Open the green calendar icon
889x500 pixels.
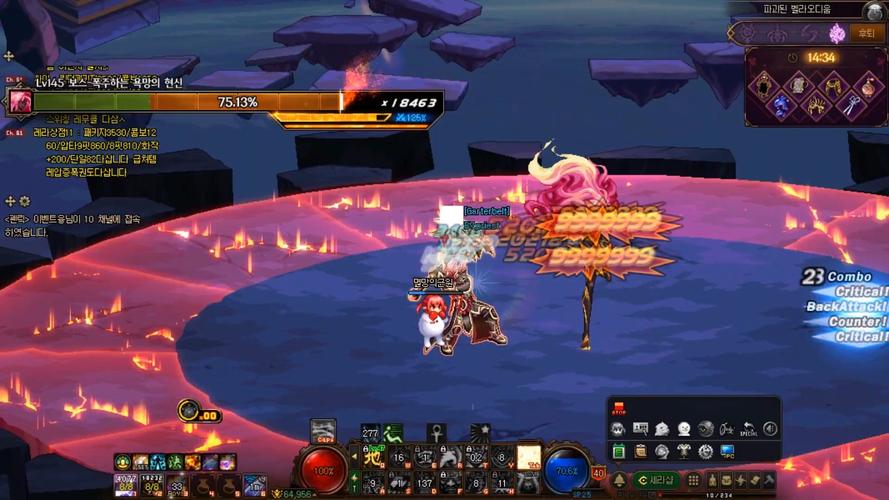pyautogui.click(x=618, y=451)
